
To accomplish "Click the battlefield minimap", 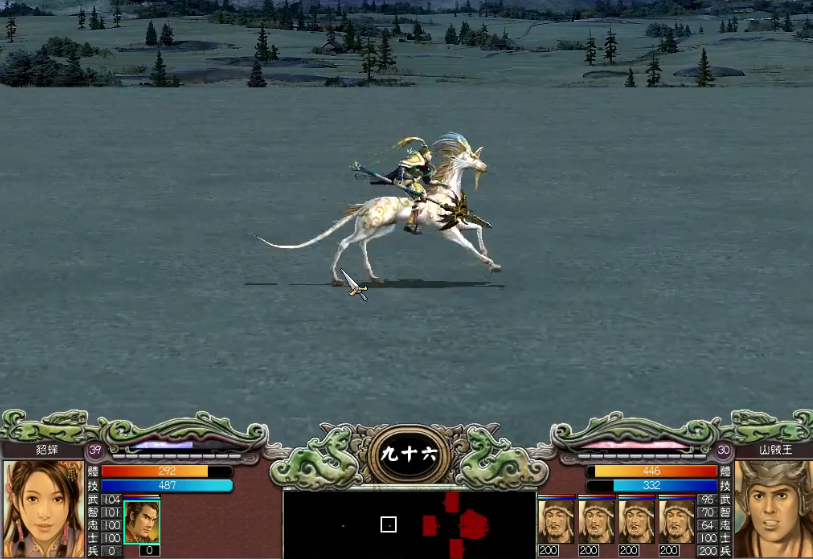I will pyautogui.click(x=409, y=524).
